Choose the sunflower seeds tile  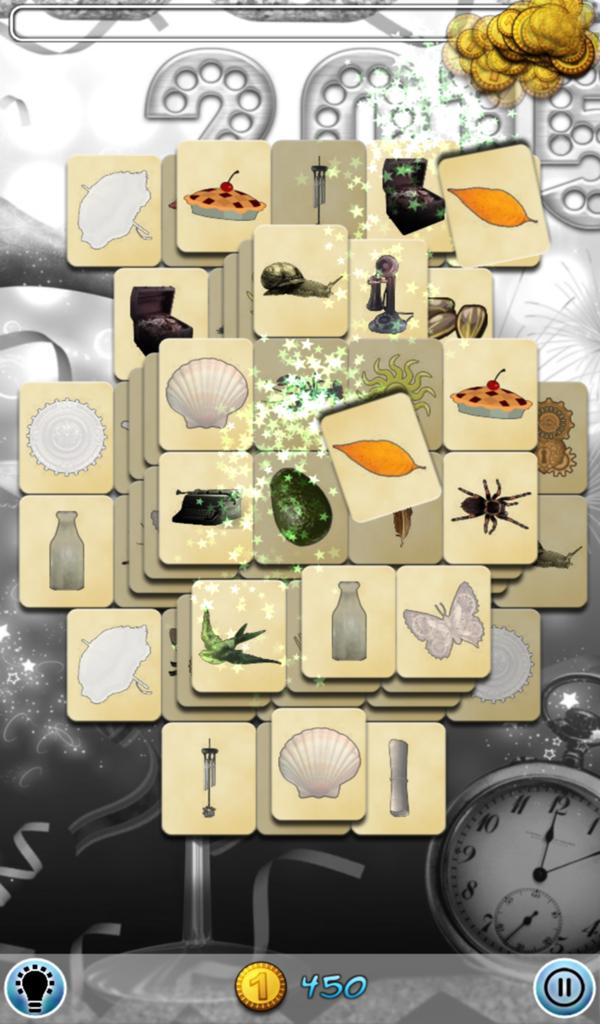pyautogui.click(x=460, y=318)
